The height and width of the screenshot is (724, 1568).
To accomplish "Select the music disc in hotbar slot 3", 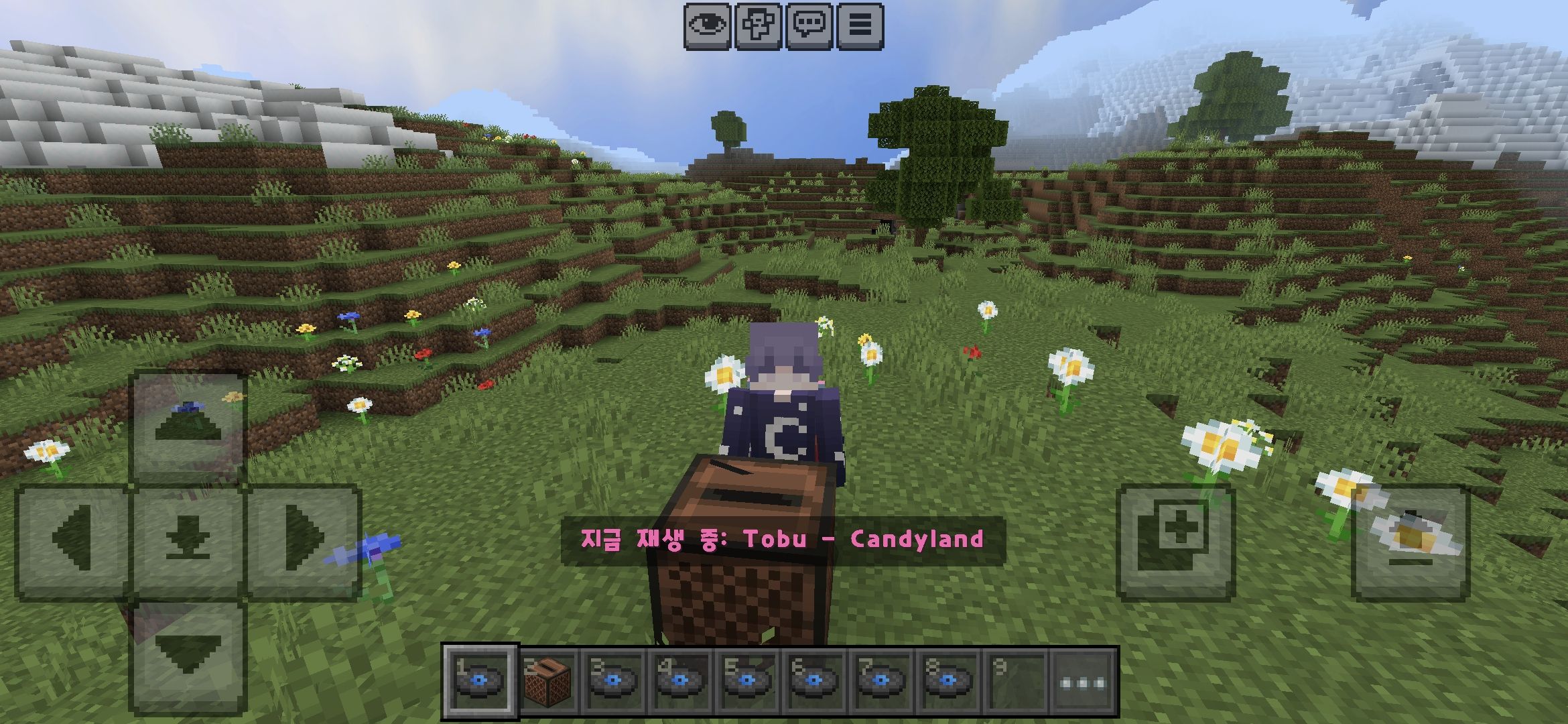I will [x=613, y=680].
